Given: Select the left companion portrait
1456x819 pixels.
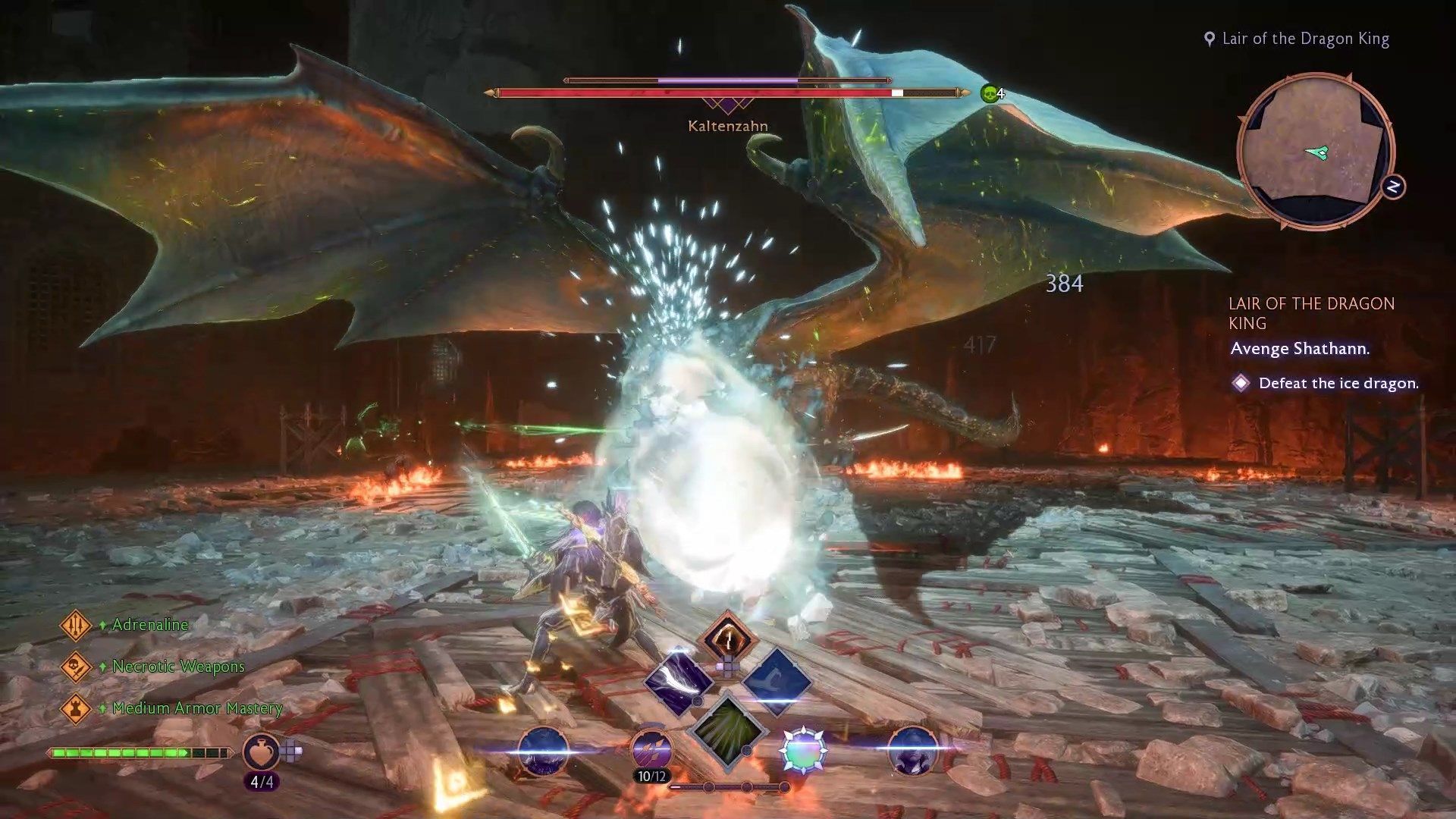Looking at the screenshot, I should coord(543,751).
